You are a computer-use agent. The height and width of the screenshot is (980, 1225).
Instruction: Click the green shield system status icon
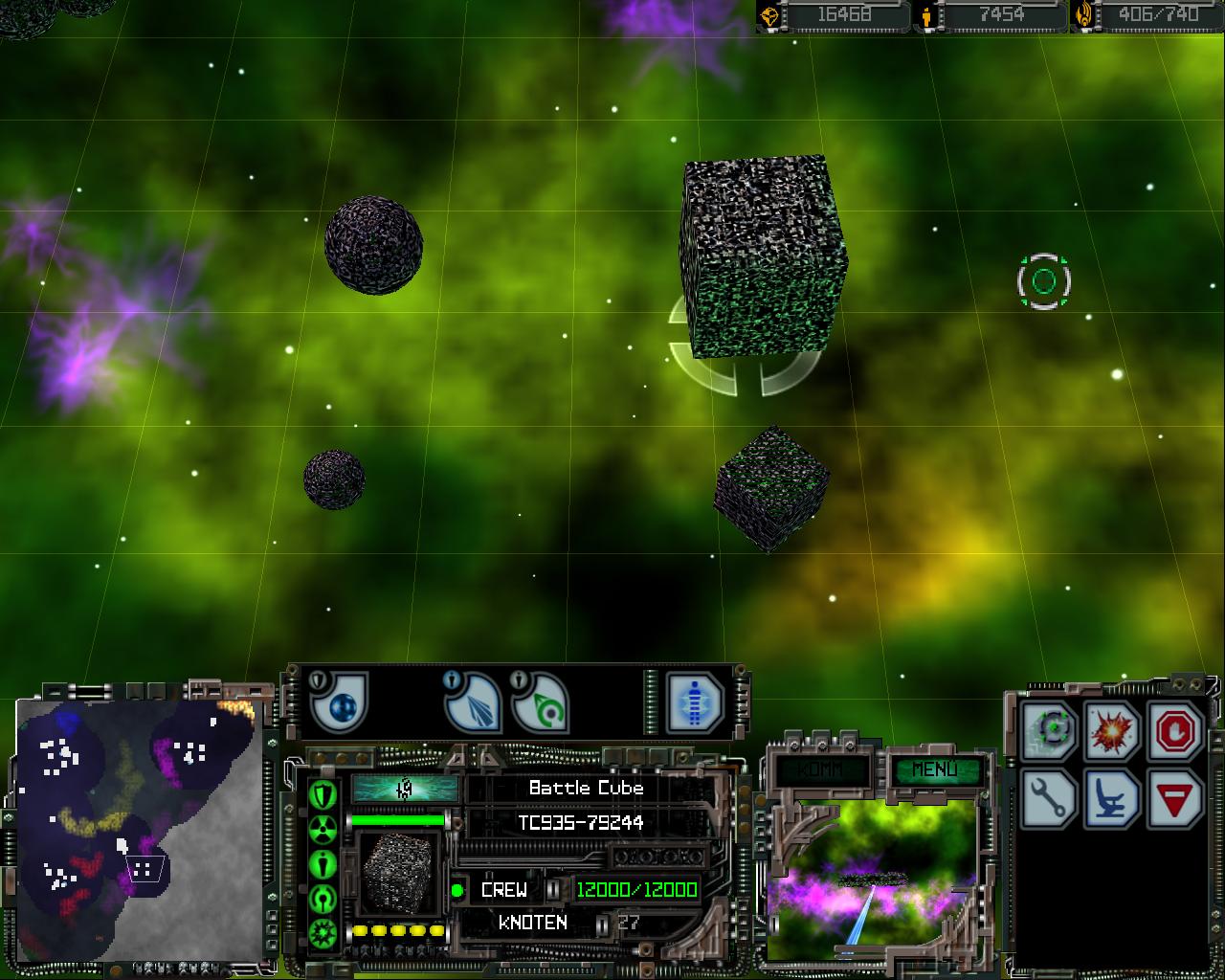click(x=323, y=793)
